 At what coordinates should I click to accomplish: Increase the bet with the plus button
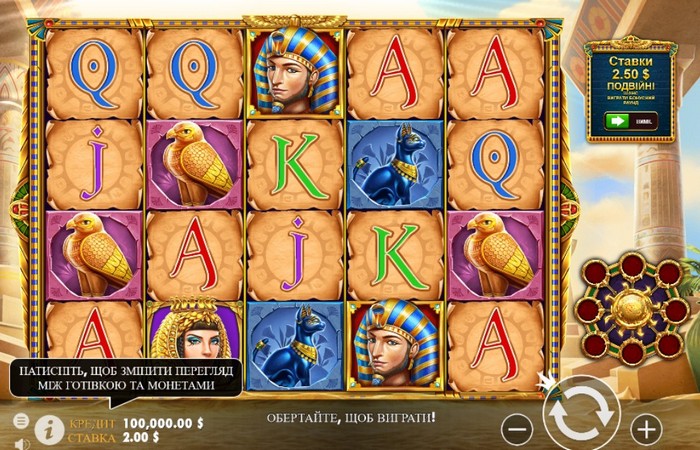pyautogui.click(x=647, y=429)
